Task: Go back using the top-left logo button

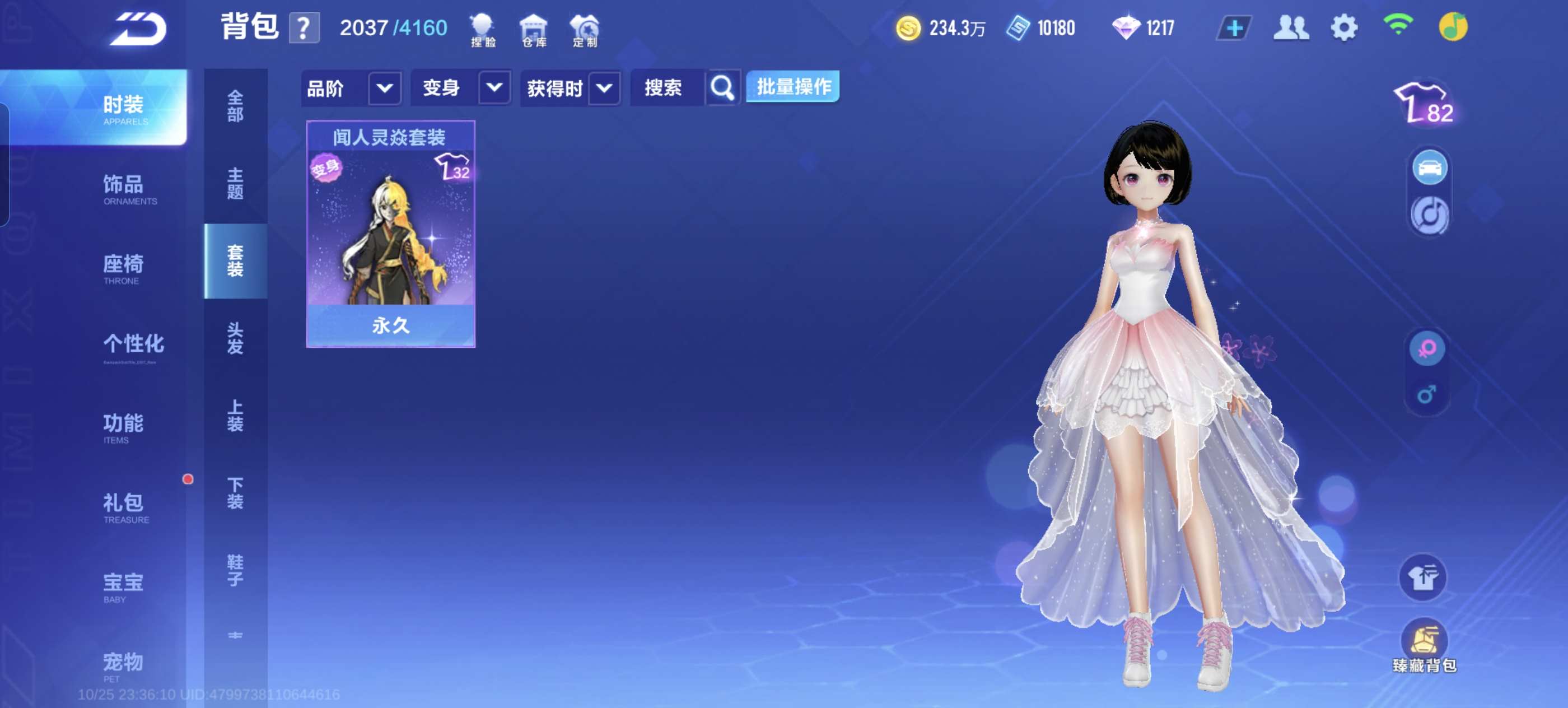Action: pos(138,29)
